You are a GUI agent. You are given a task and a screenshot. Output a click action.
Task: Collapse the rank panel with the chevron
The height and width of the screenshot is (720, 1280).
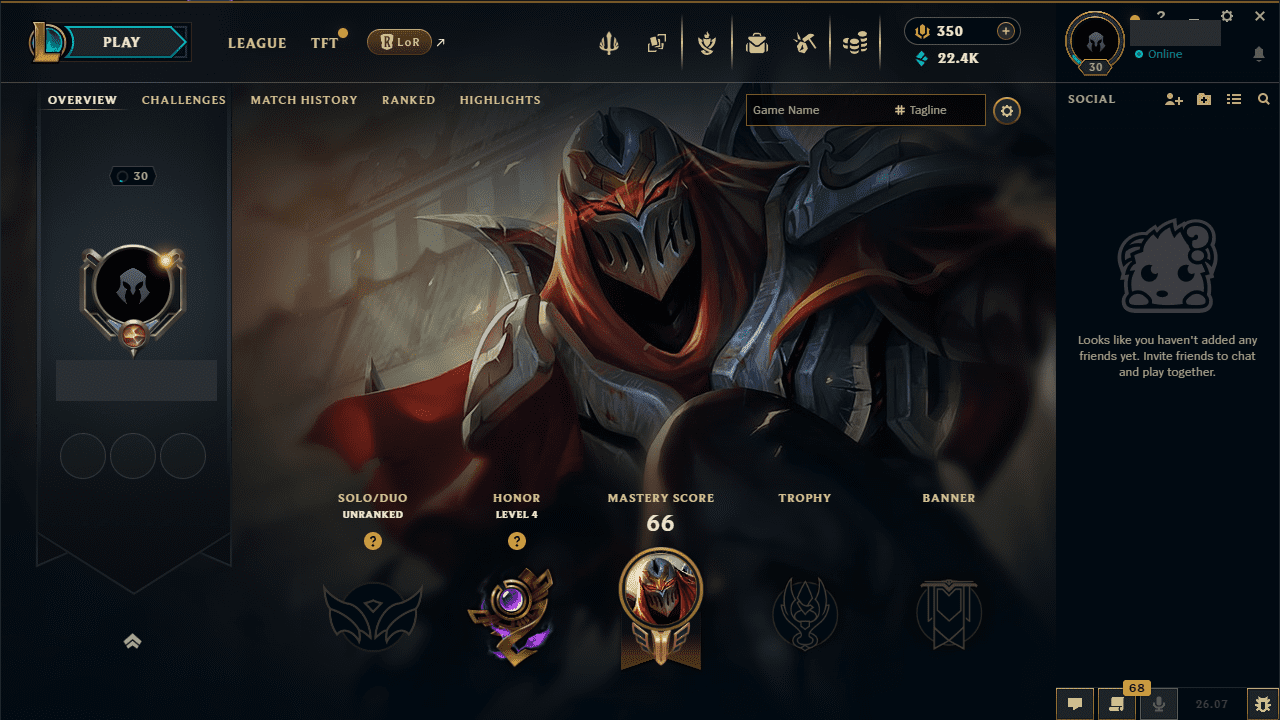coord(133,641)
